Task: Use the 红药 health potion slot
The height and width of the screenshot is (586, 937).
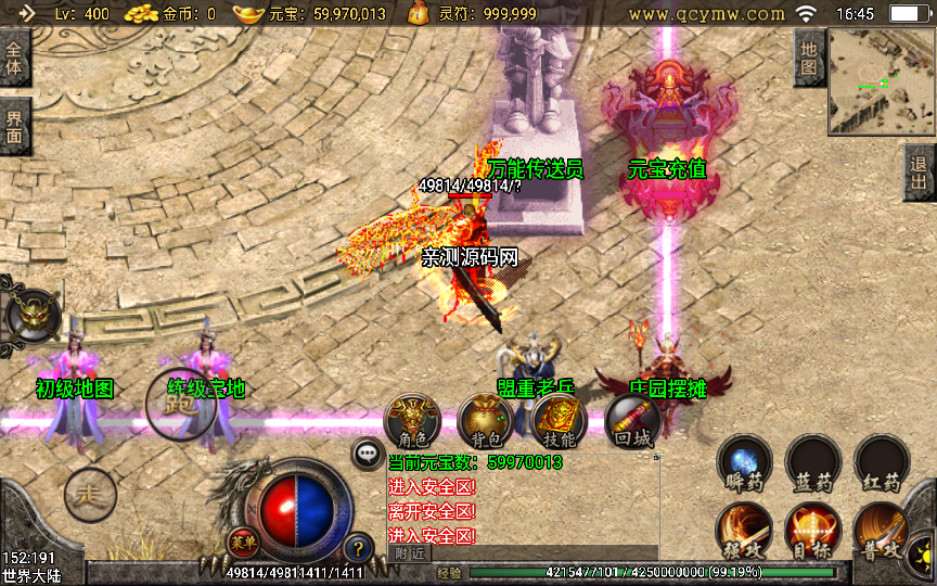Action: 881,465
